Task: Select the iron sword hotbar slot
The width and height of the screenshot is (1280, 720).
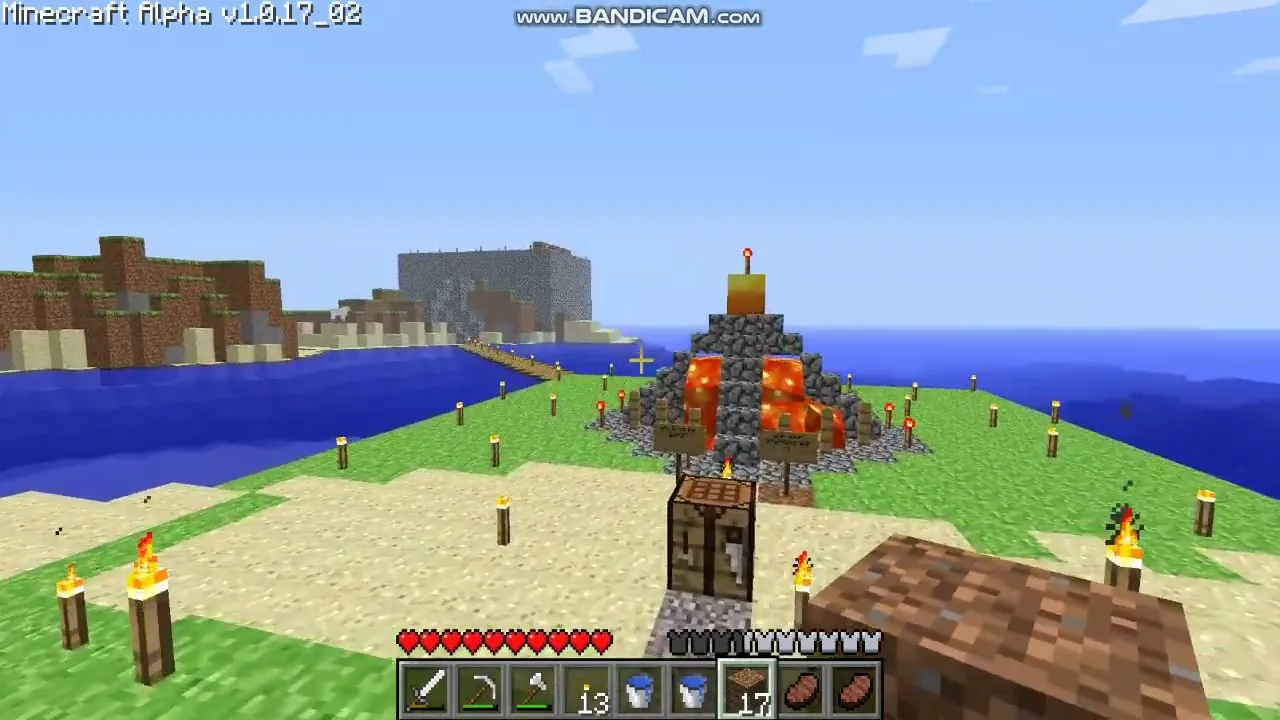Action: click(425, 689)
